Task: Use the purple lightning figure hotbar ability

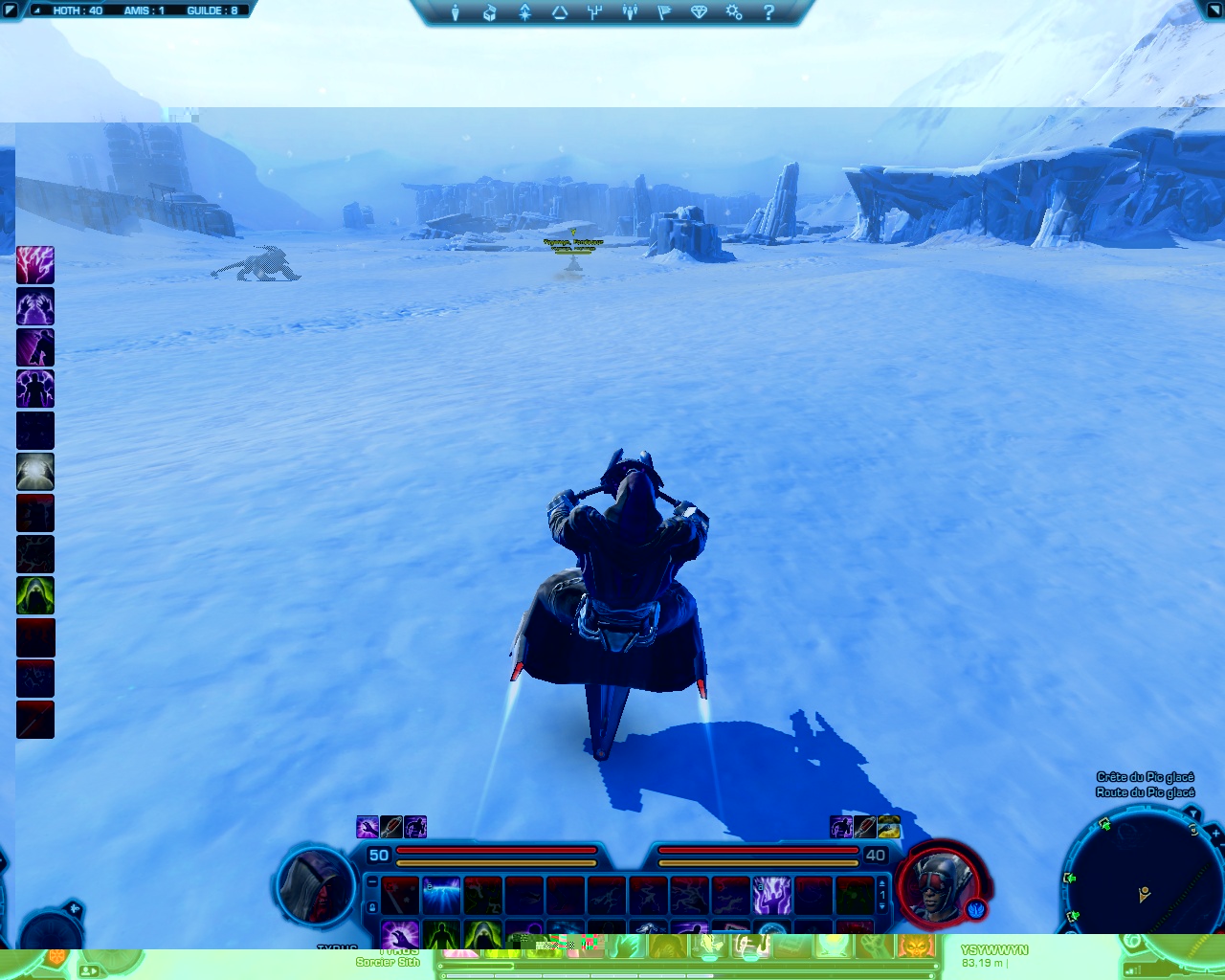Action: (771, 896)
